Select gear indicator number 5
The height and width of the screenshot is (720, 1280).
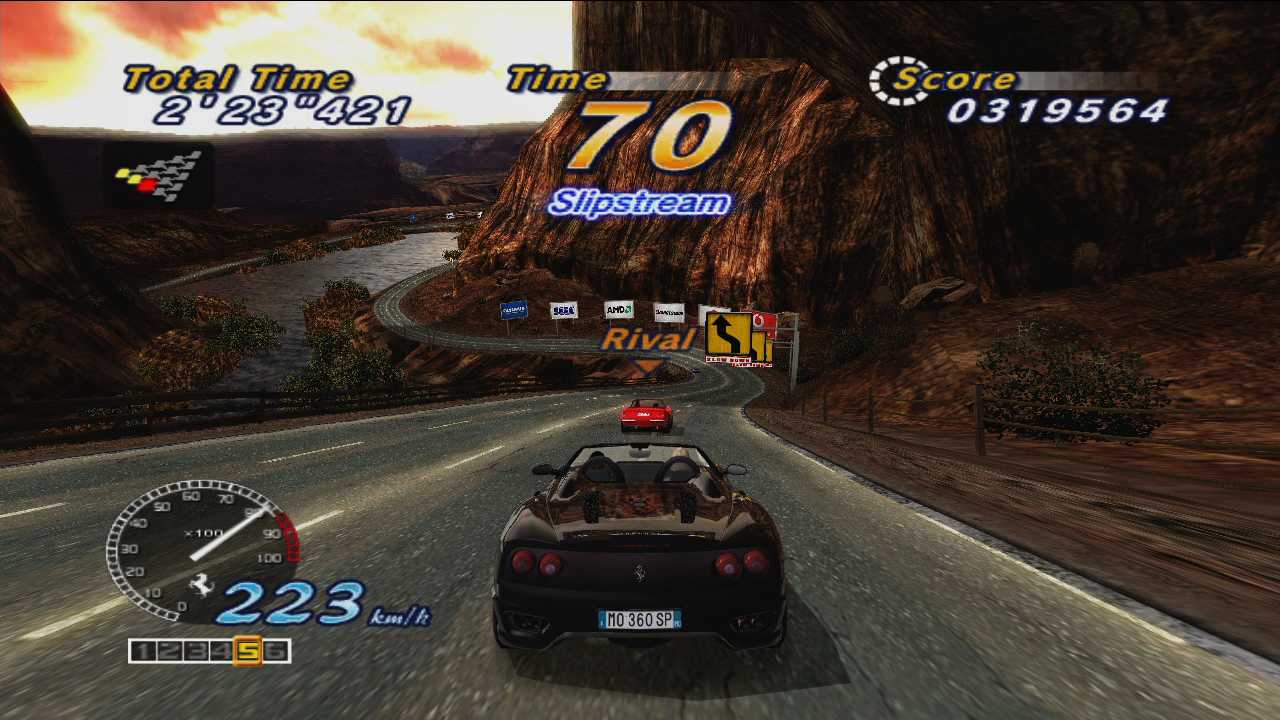[x=248, y=652]
